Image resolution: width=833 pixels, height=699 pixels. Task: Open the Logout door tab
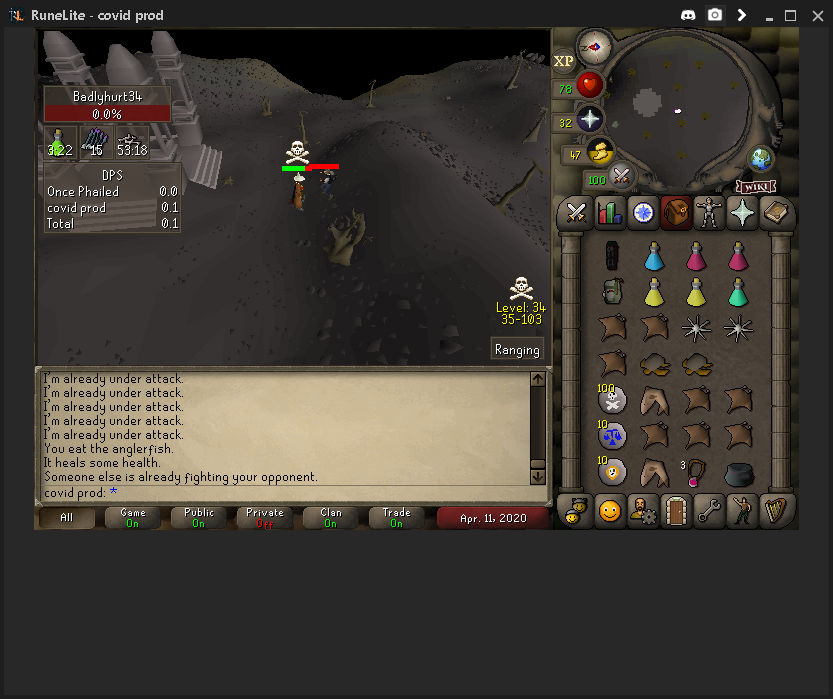(676, 511)
